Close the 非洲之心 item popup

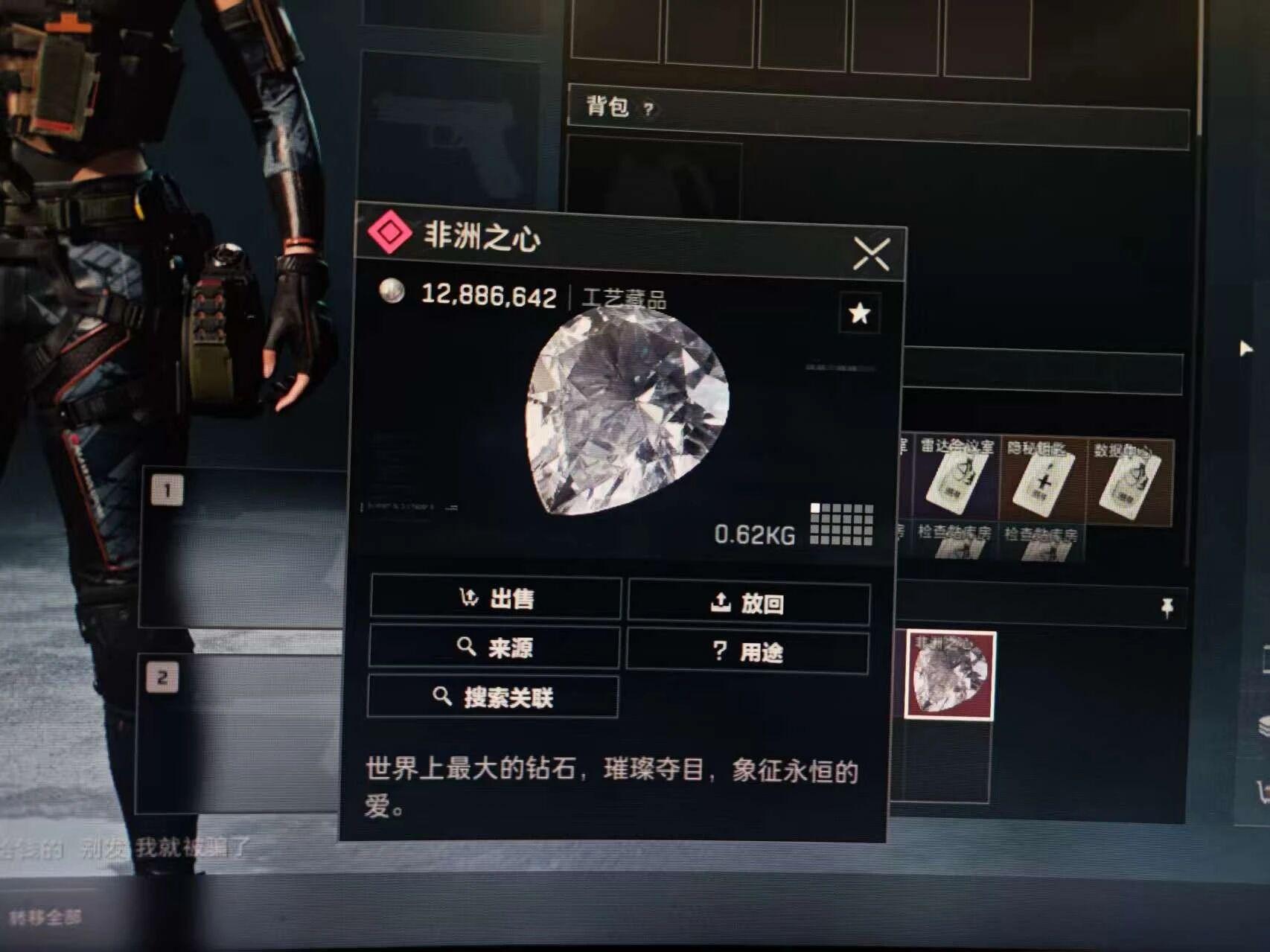[x=871, y=255]
